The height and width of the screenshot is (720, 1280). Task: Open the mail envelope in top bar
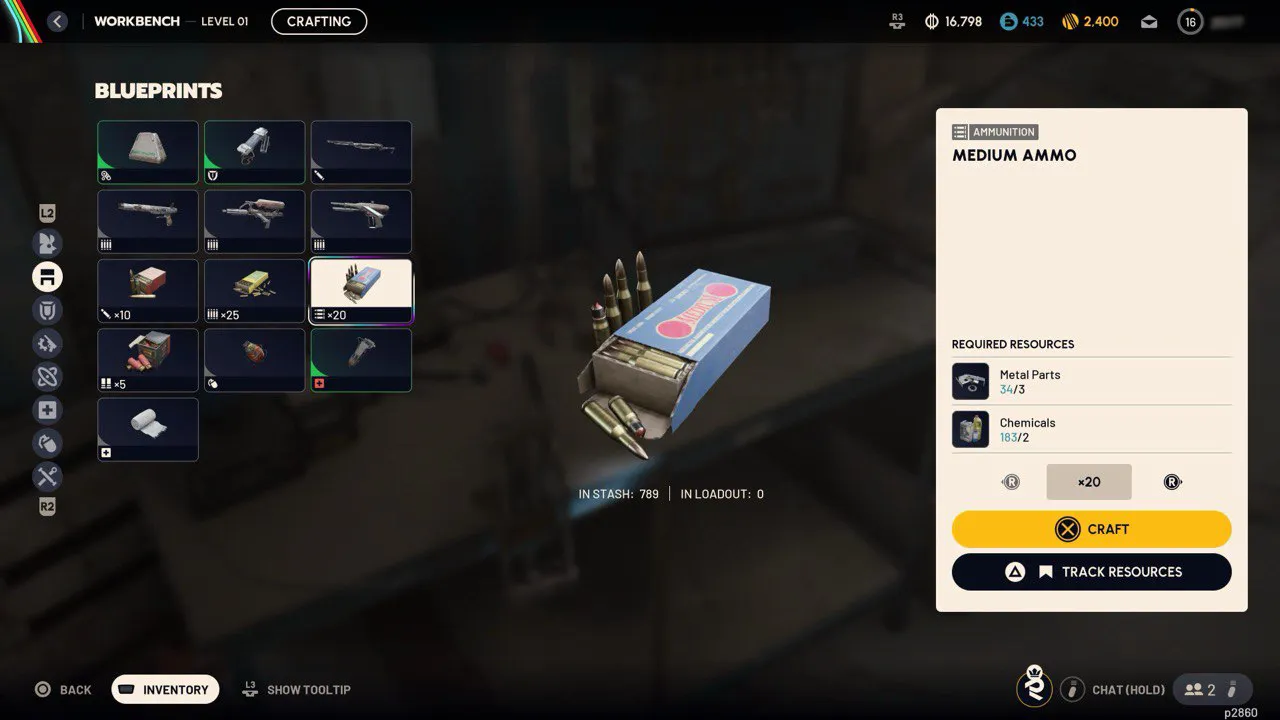[x=1149, y=21]
